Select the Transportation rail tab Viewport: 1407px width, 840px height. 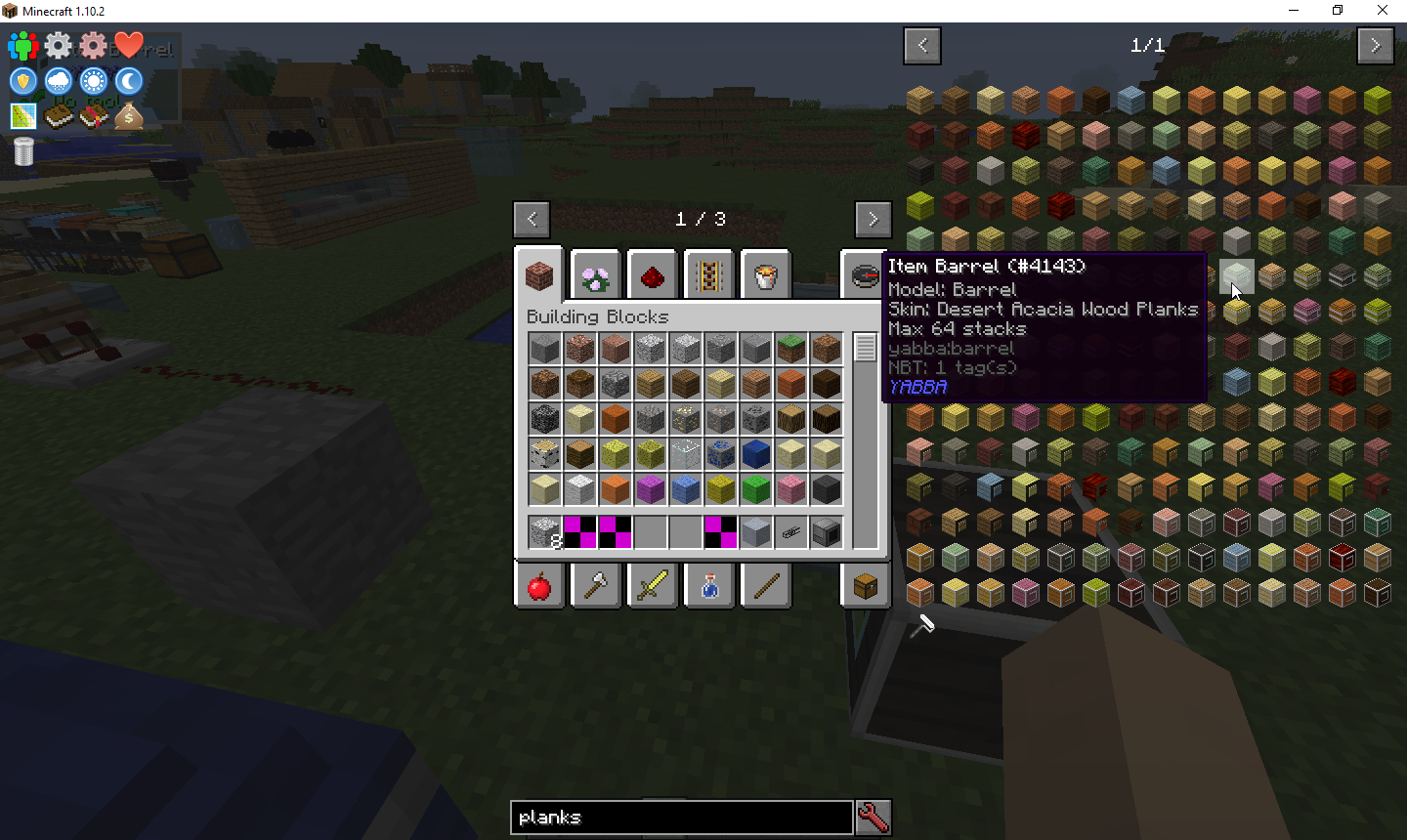coord(708,277)
